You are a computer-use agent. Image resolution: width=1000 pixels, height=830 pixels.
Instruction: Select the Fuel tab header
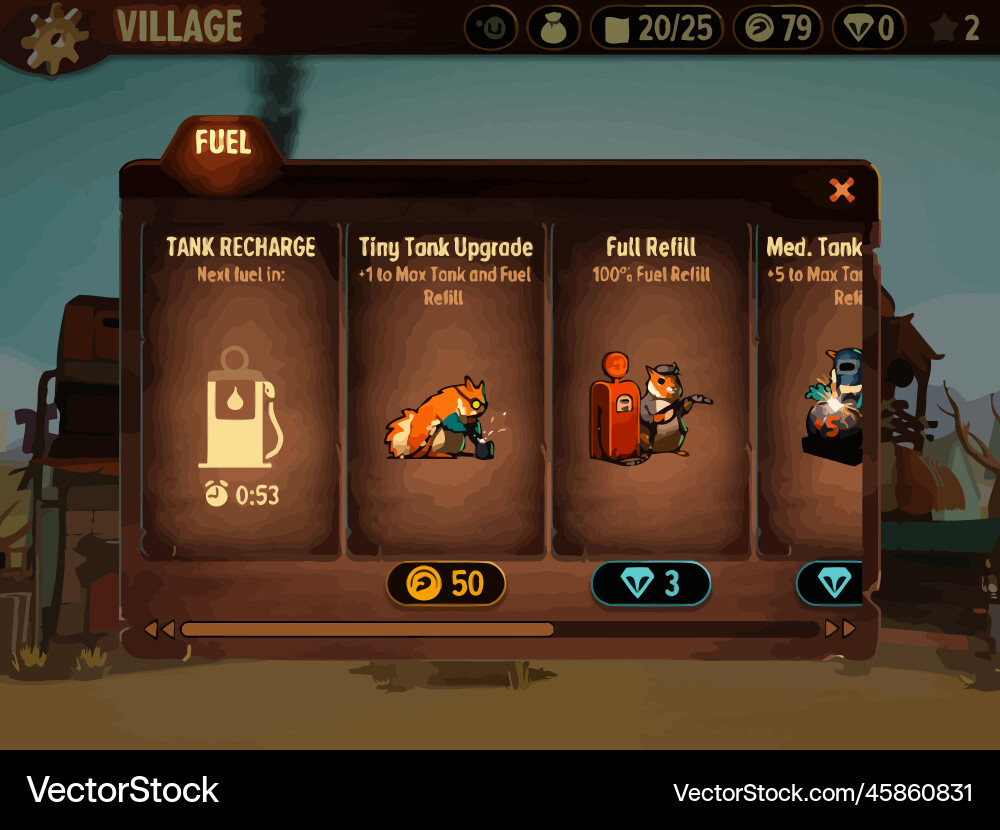(x=223, y=144)
